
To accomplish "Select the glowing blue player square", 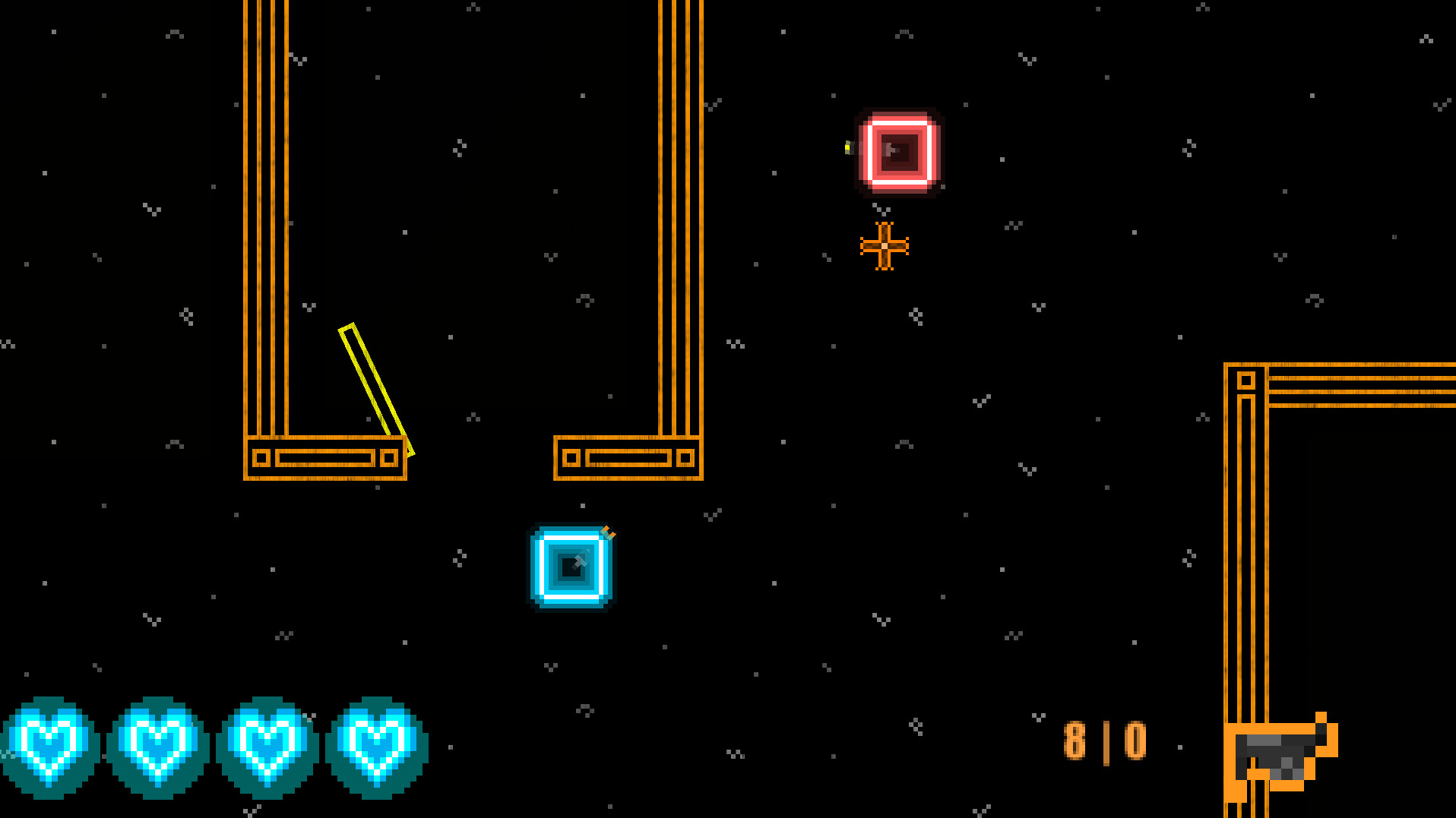I will click(571, 566).
